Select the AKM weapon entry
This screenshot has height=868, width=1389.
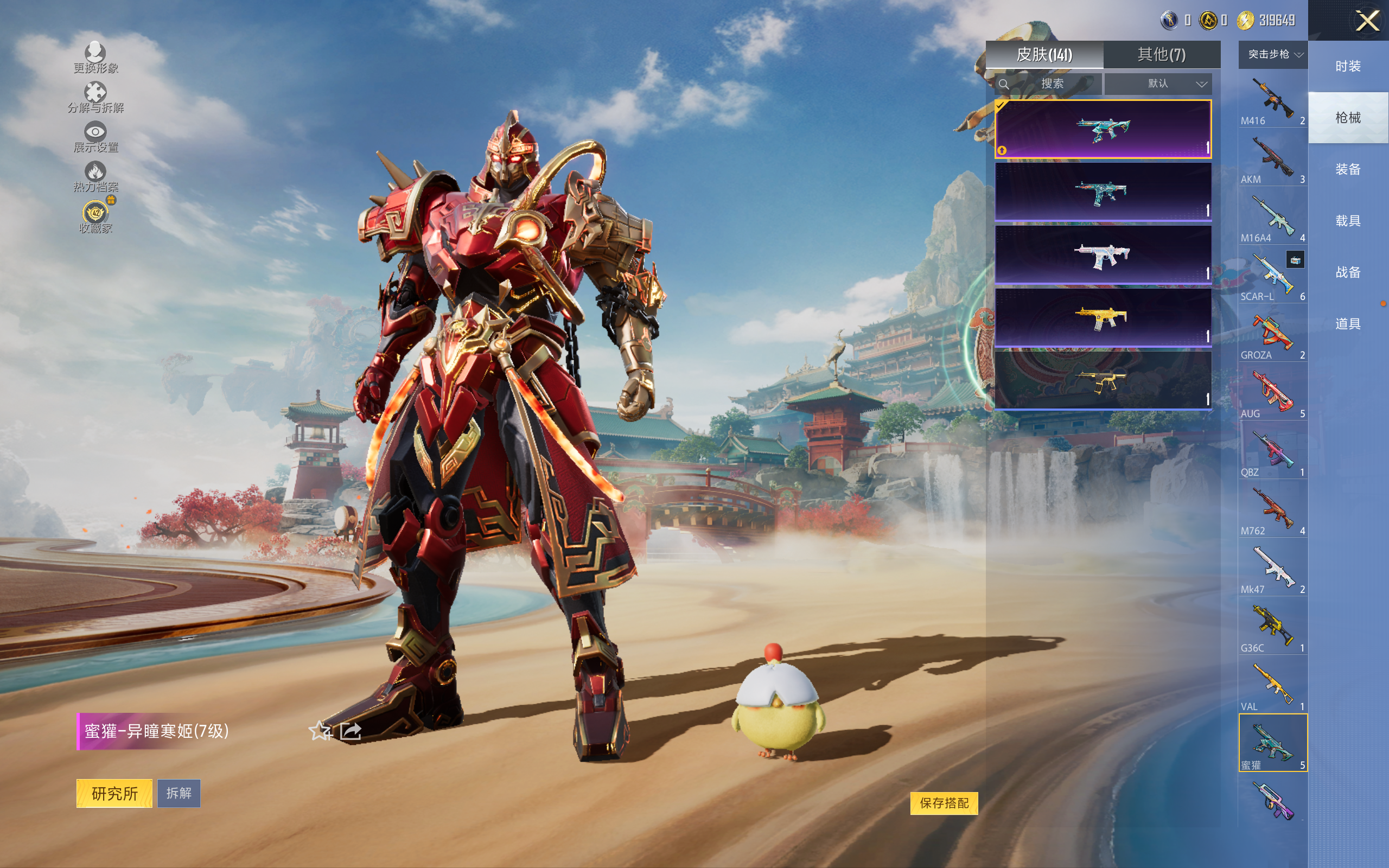[1272, 159]
